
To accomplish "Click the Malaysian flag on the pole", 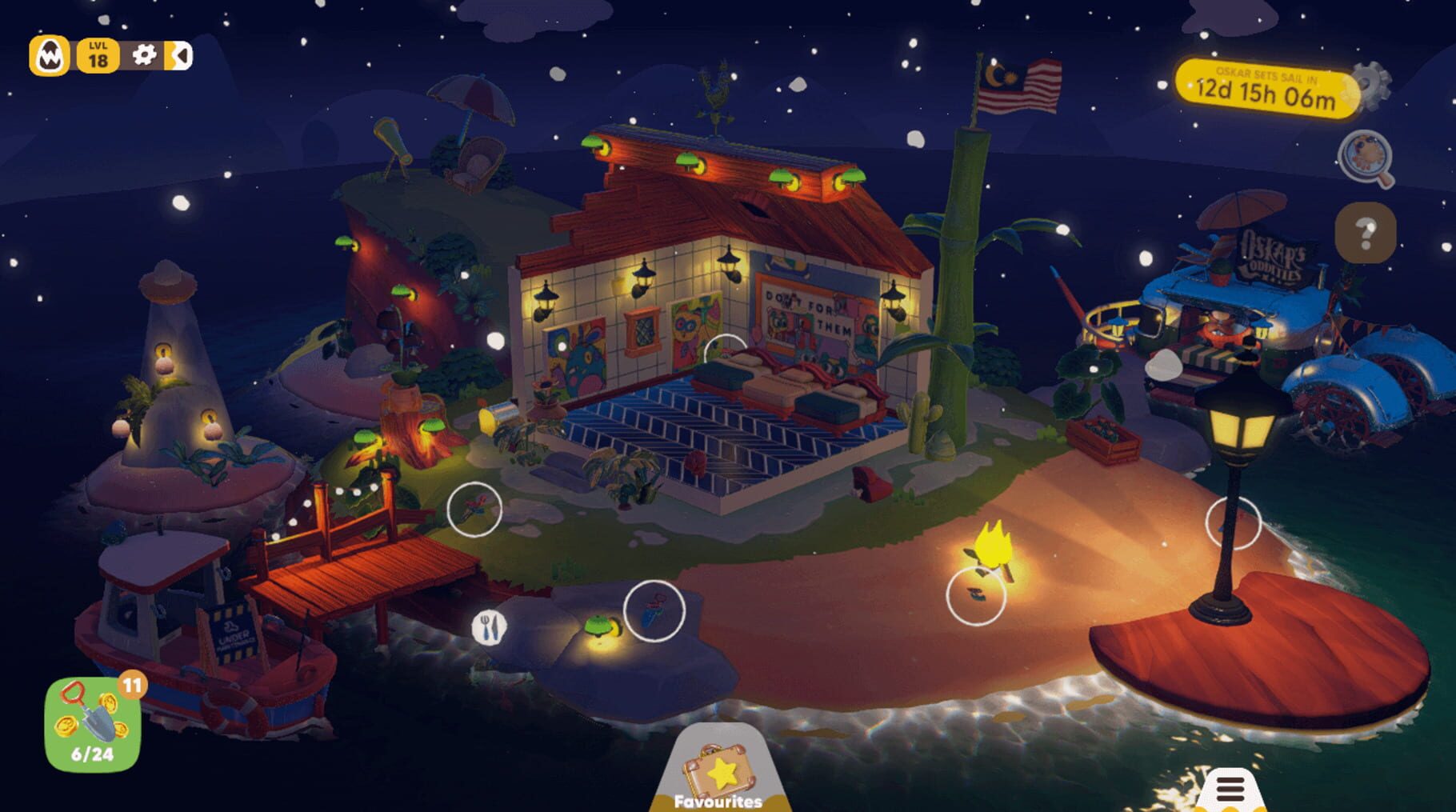I will [x=1018, y=88].
